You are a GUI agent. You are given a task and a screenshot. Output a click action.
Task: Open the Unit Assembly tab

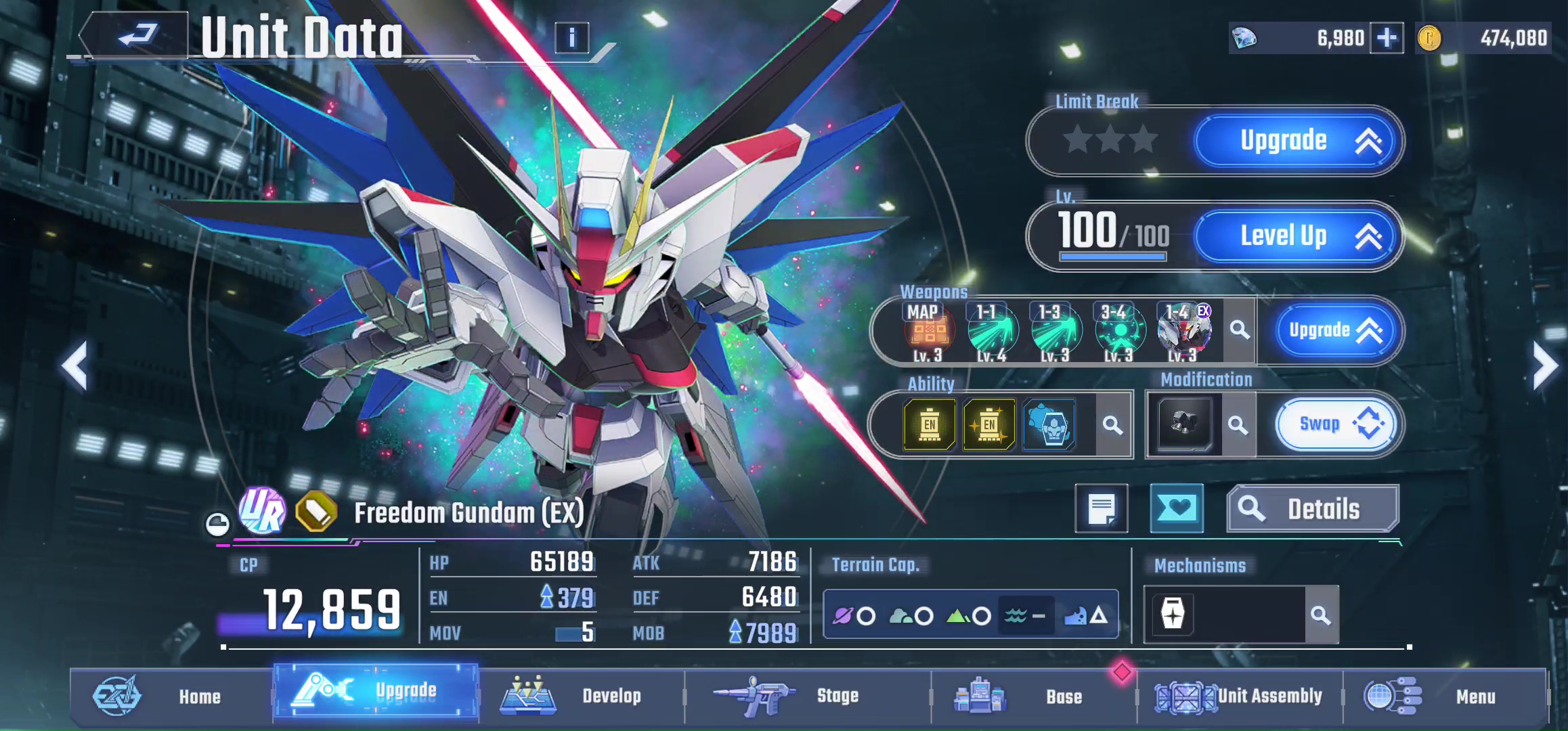(1239, 696)
